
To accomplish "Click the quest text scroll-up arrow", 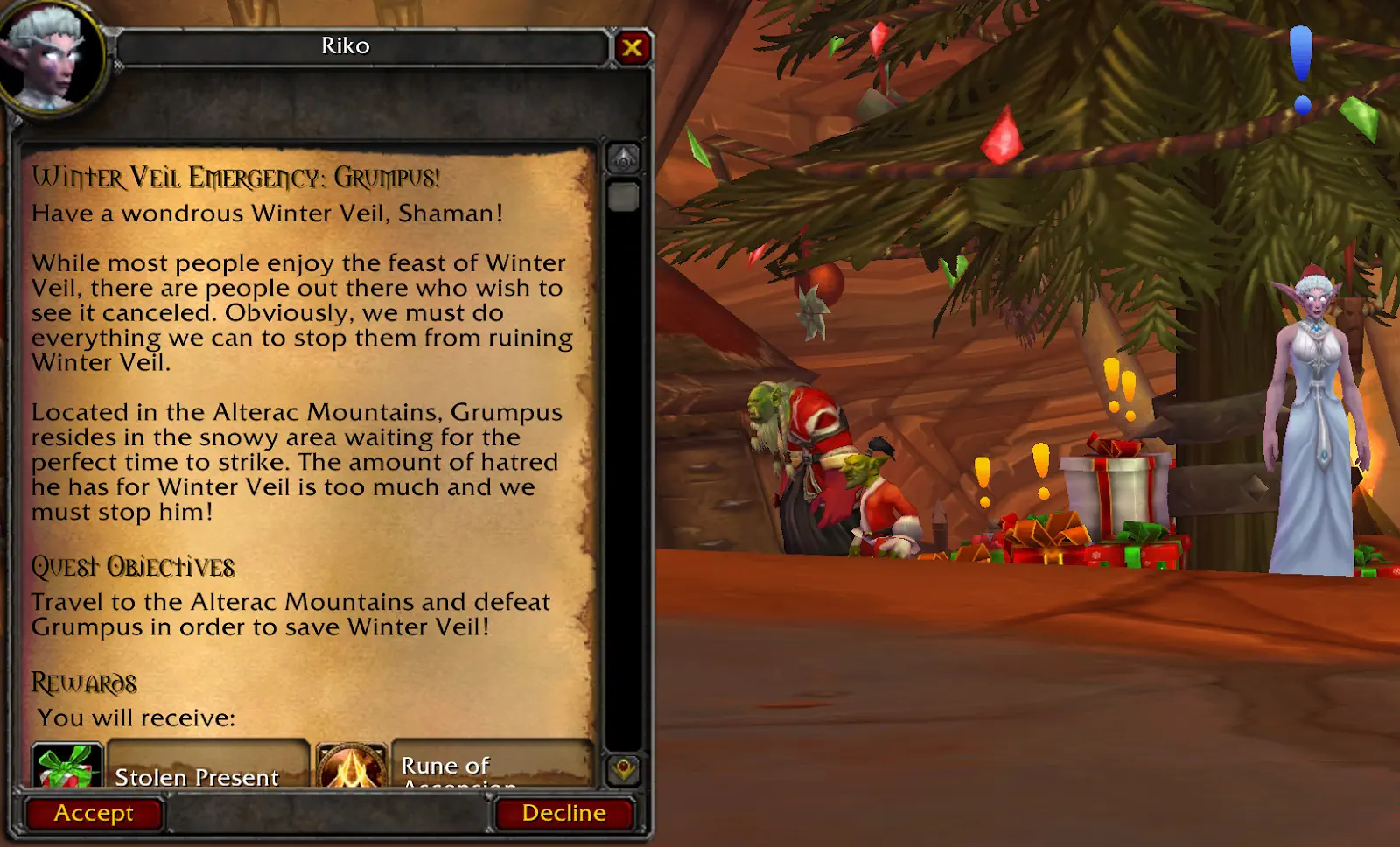I will (623, 159).
